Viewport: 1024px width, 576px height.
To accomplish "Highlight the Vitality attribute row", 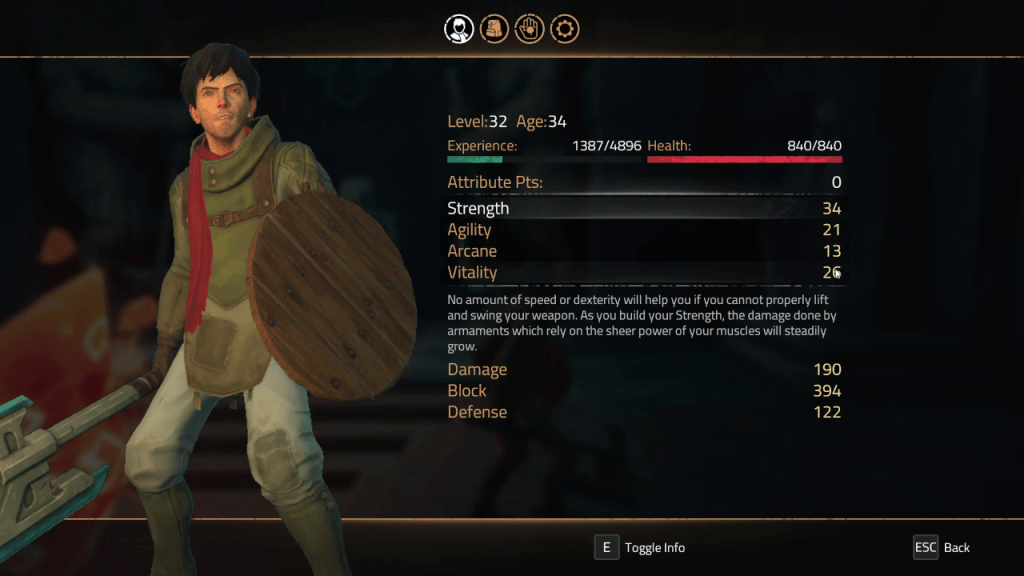I will (x=644, y=272).
